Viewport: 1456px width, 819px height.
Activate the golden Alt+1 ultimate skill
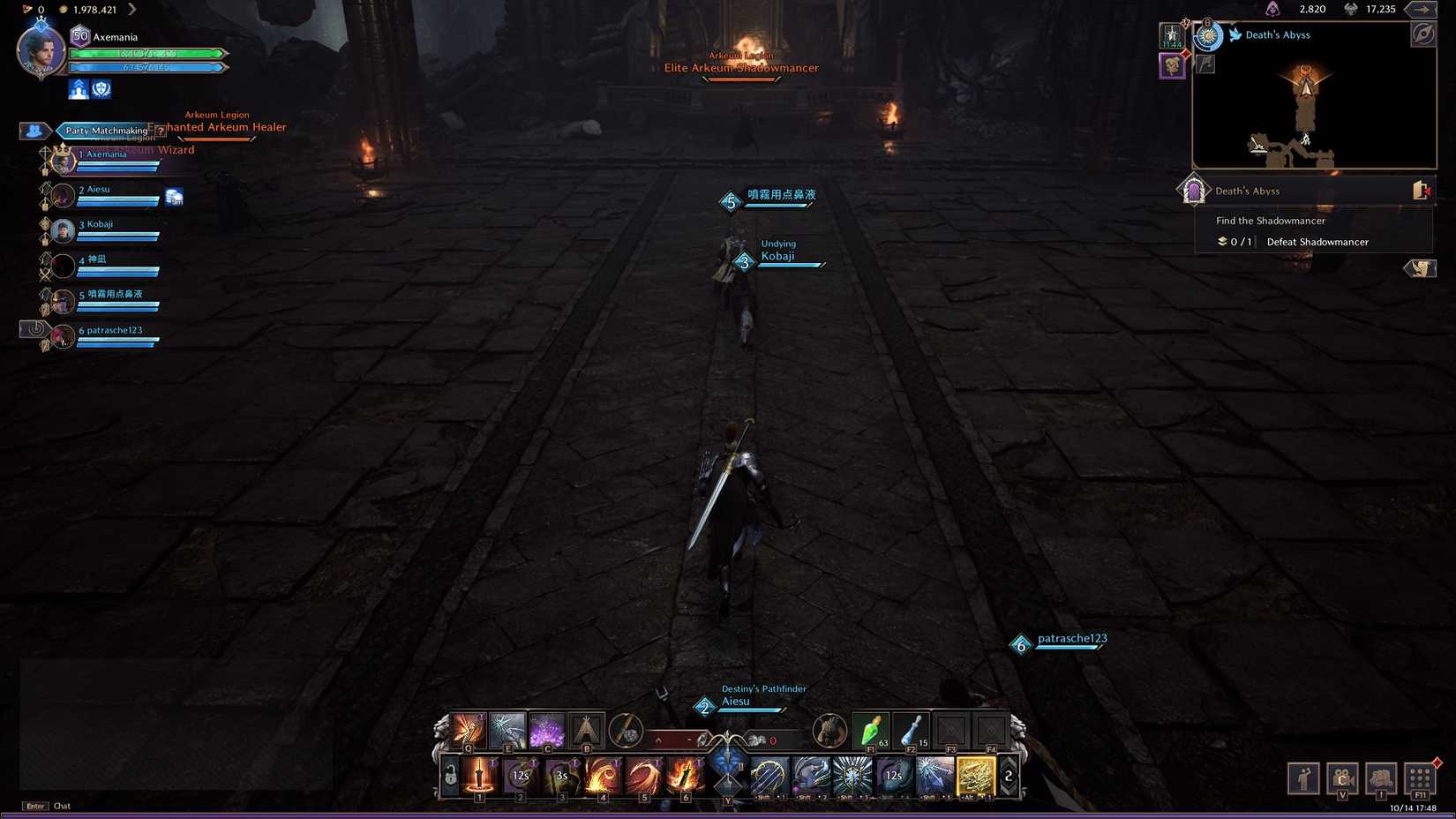coord(973,776)
